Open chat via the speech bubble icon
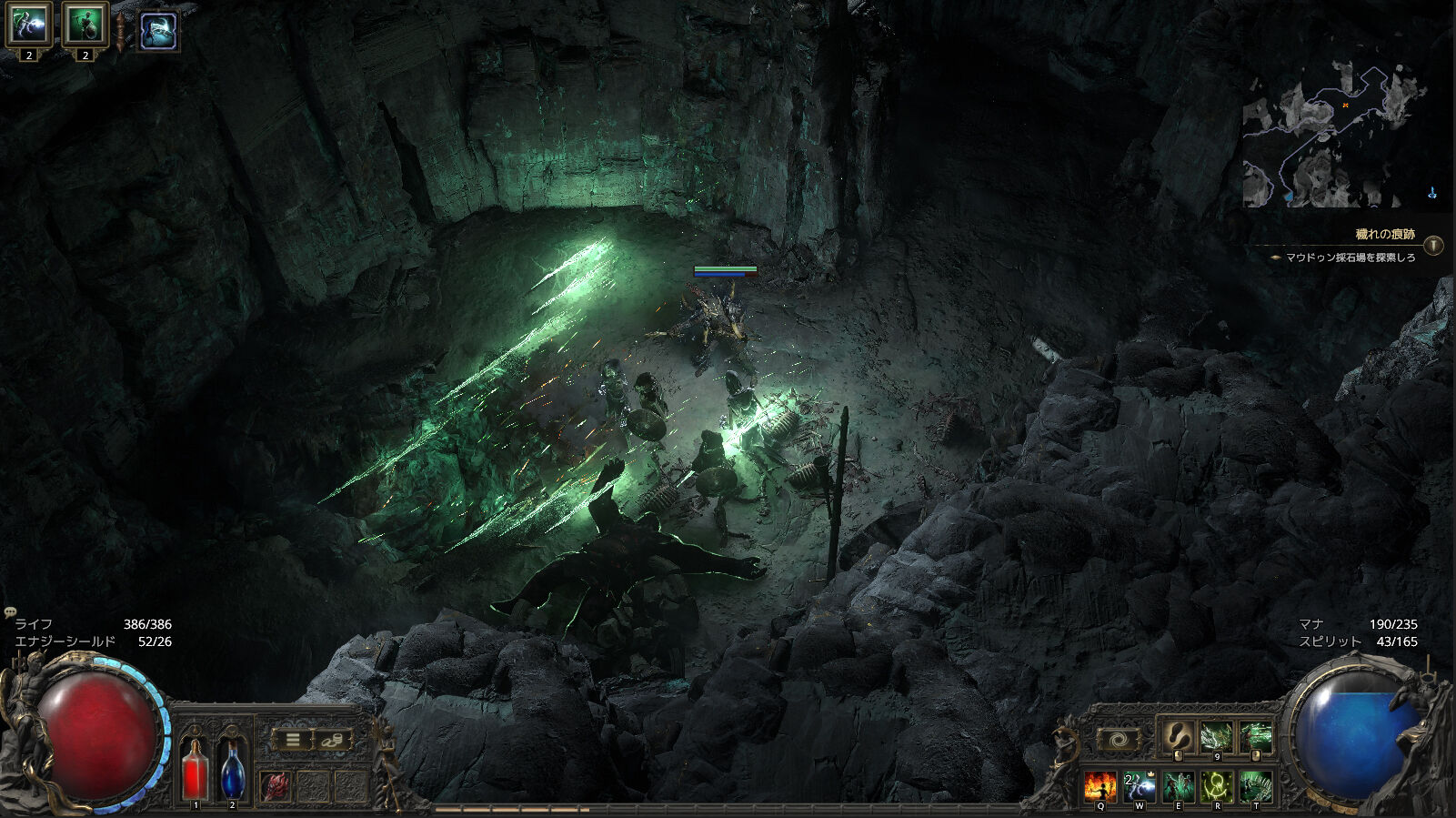 [x=11, y=612]
